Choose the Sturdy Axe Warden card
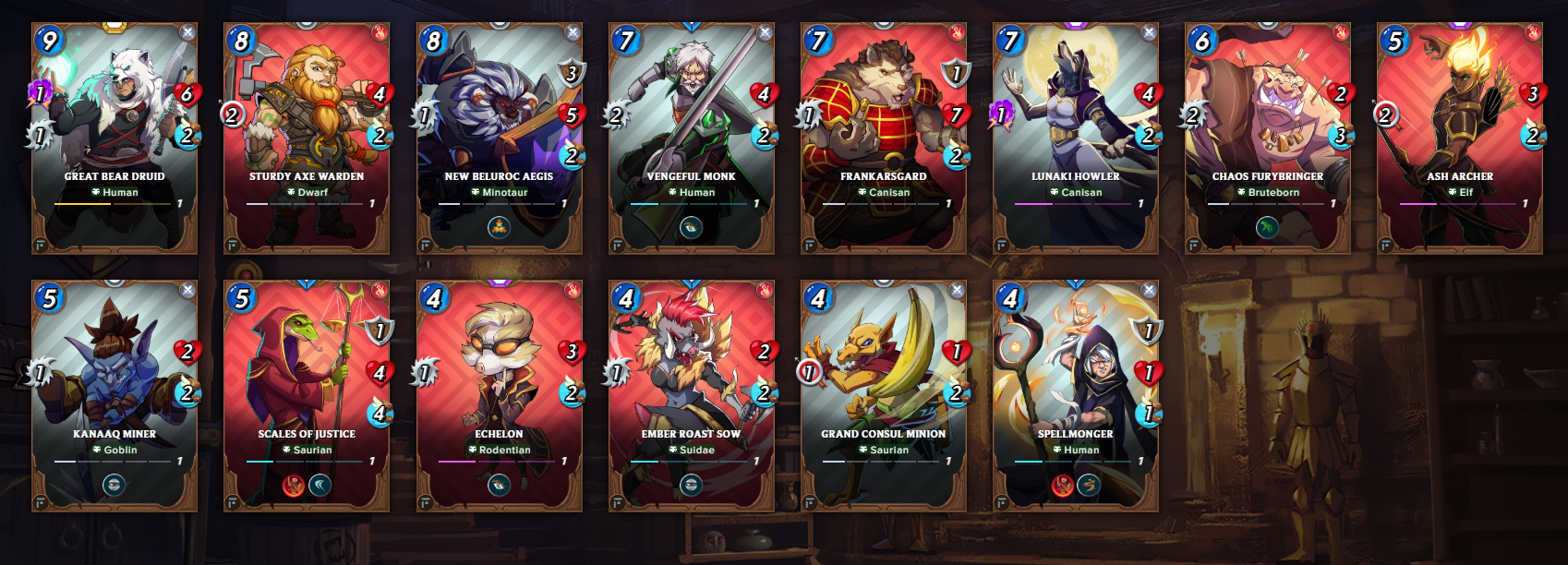Viewport: 1568px width, 565px height. (307, 138)
